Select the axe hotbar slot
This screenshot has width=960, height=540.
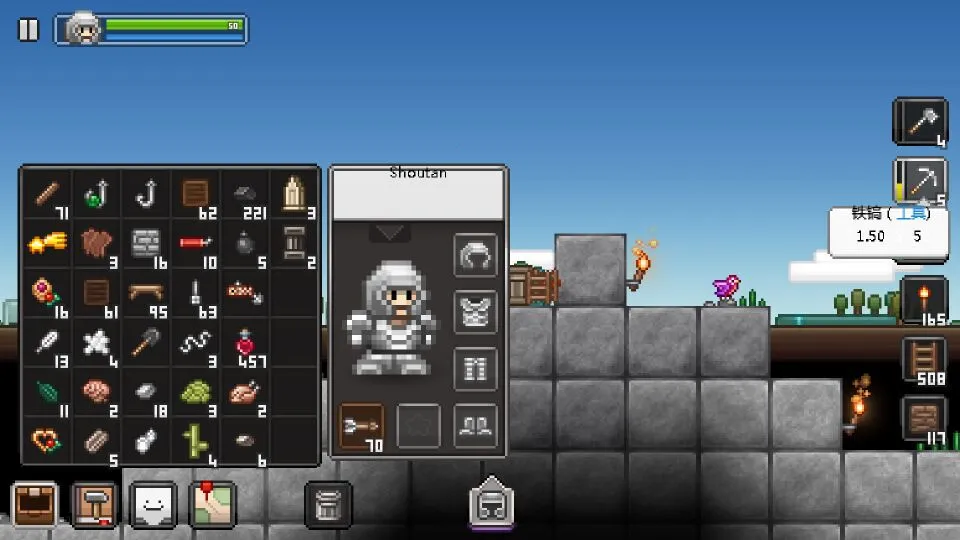click(920, 122)
